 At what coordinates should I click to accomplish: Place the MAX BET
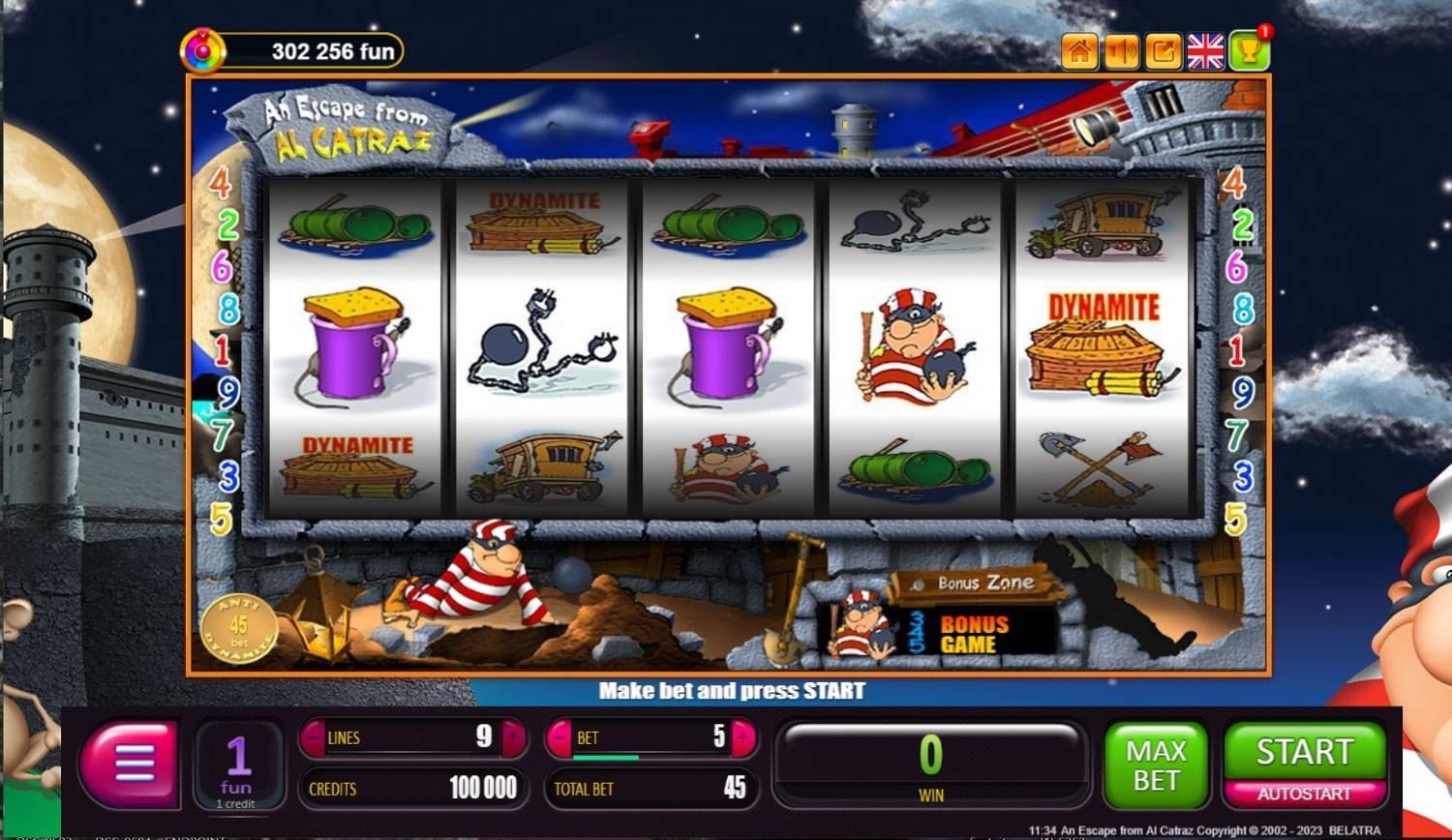coord(1156,765)
